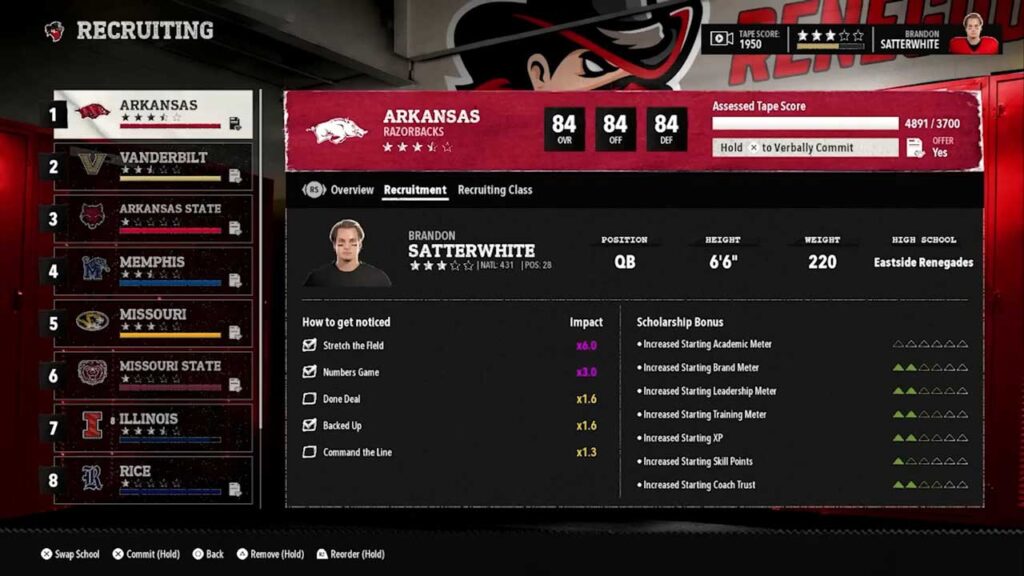
Task: Show the Recruiting Class tab
Action: click(495, 190)
